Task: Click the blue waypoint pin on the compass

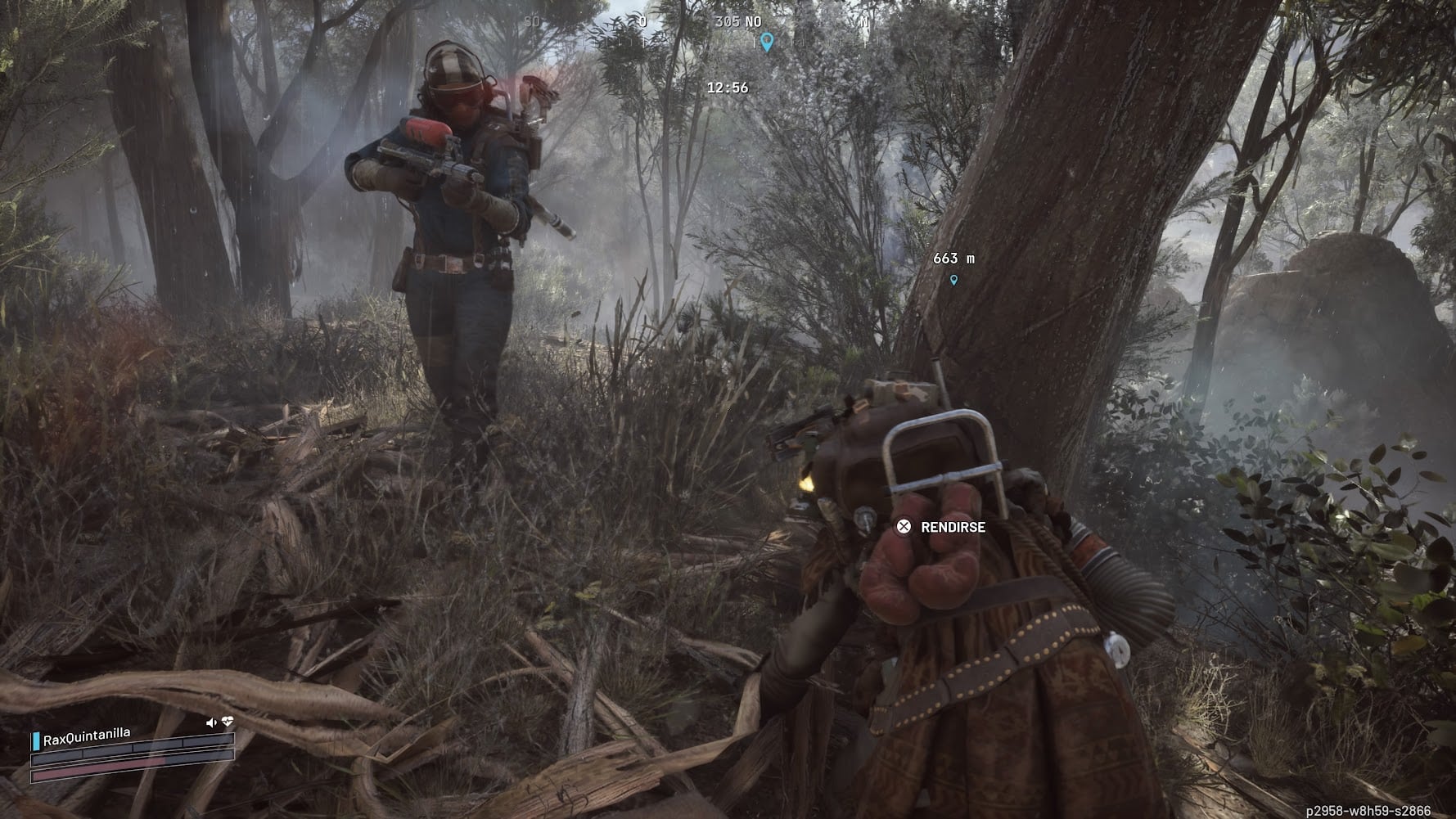Action: point(767,41)
